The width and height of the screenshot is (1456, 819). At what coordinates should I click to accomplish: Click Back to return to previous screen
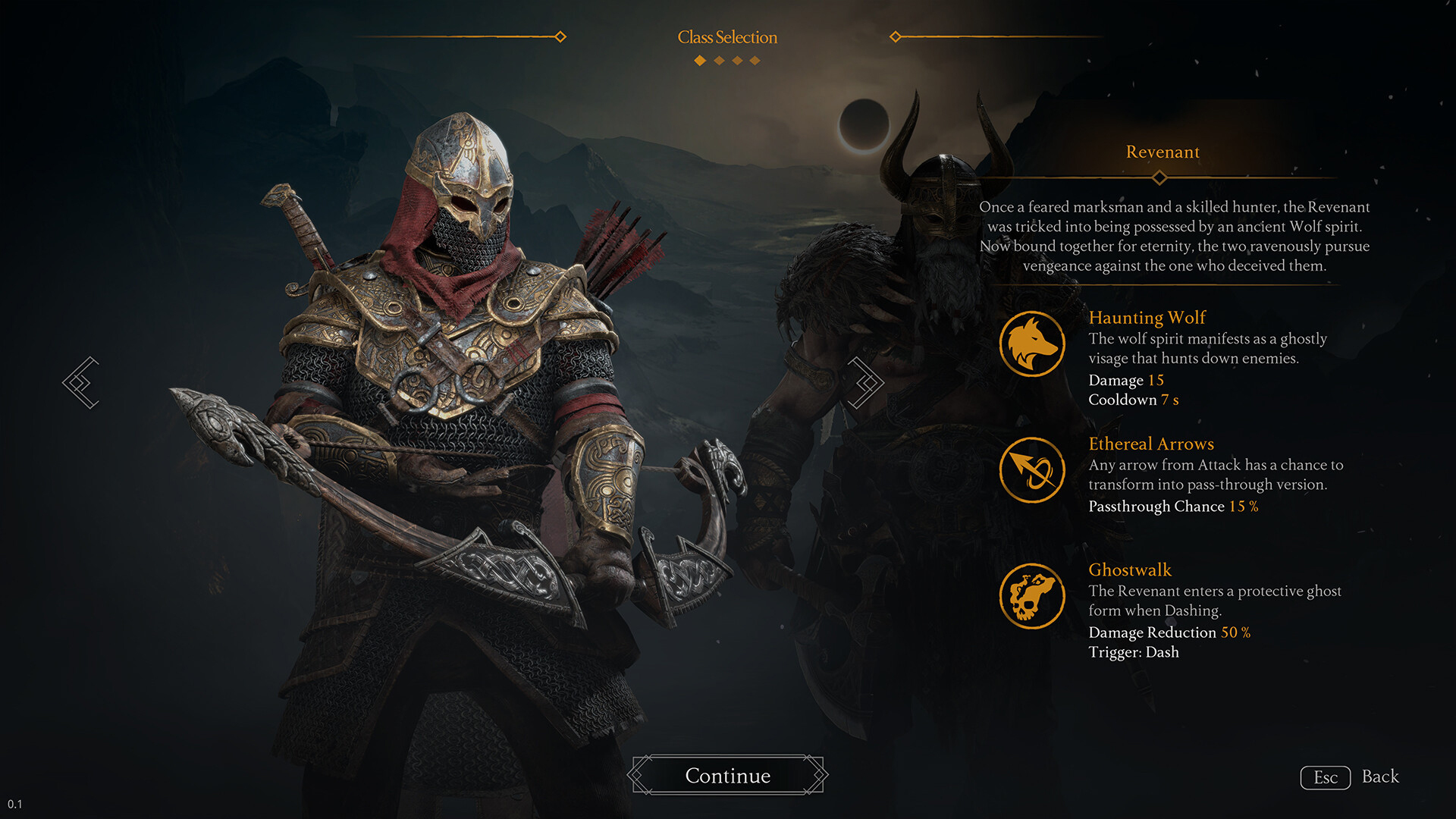pos(1382,777)
